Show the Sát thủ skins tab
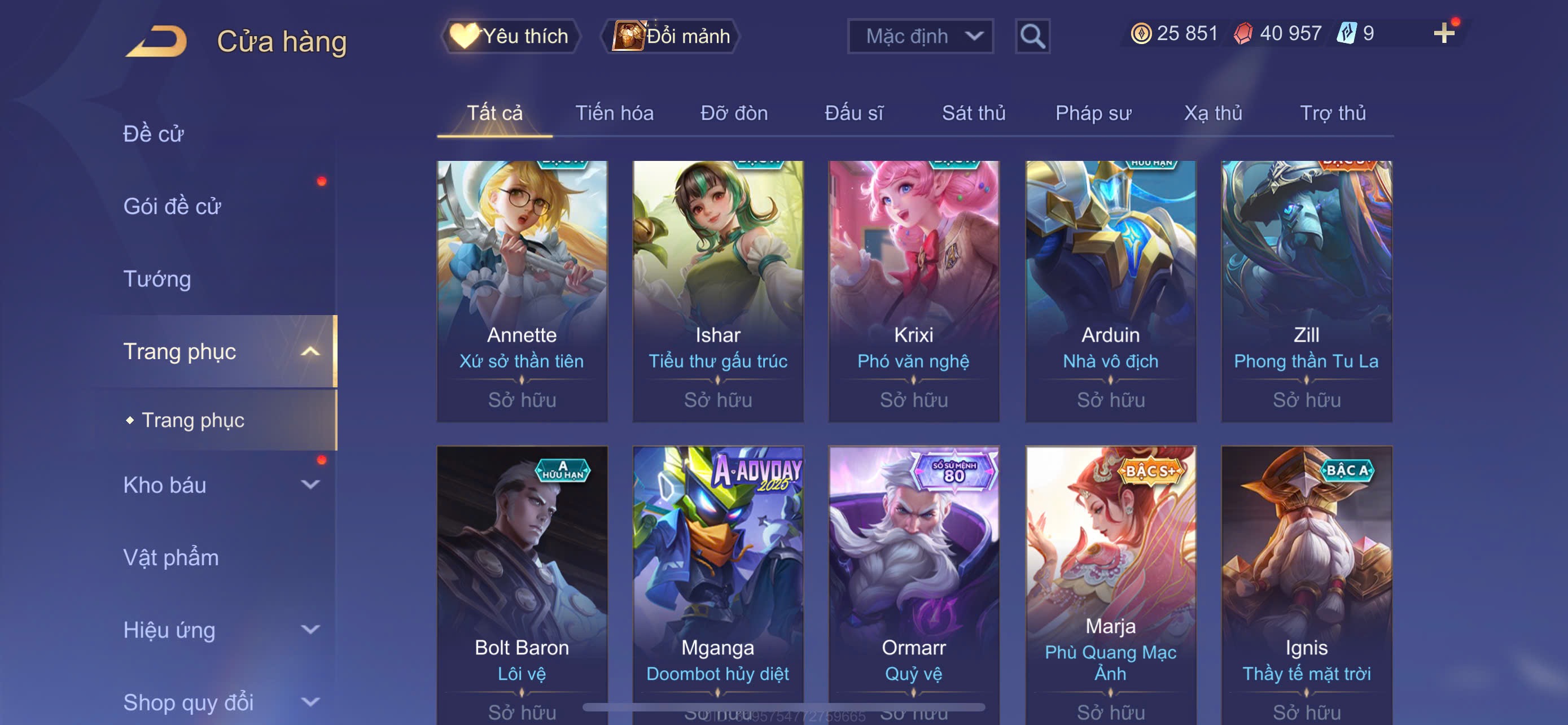 point(973,113)
